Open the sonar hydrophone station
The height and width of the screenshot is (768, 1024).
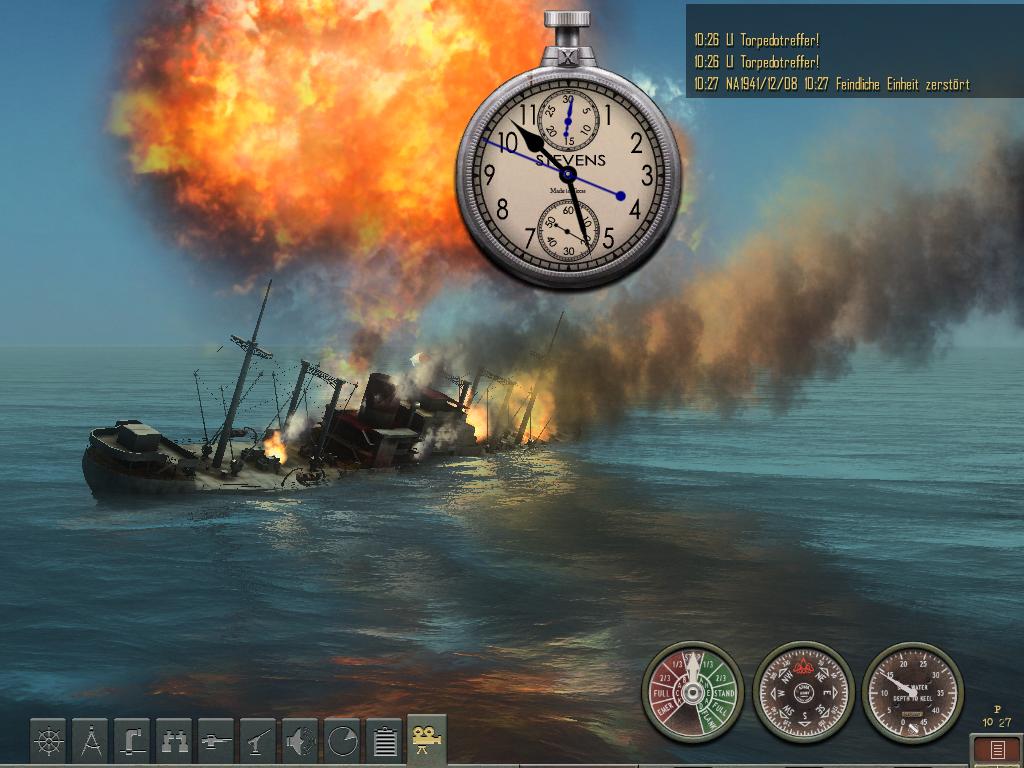point(300,741)
